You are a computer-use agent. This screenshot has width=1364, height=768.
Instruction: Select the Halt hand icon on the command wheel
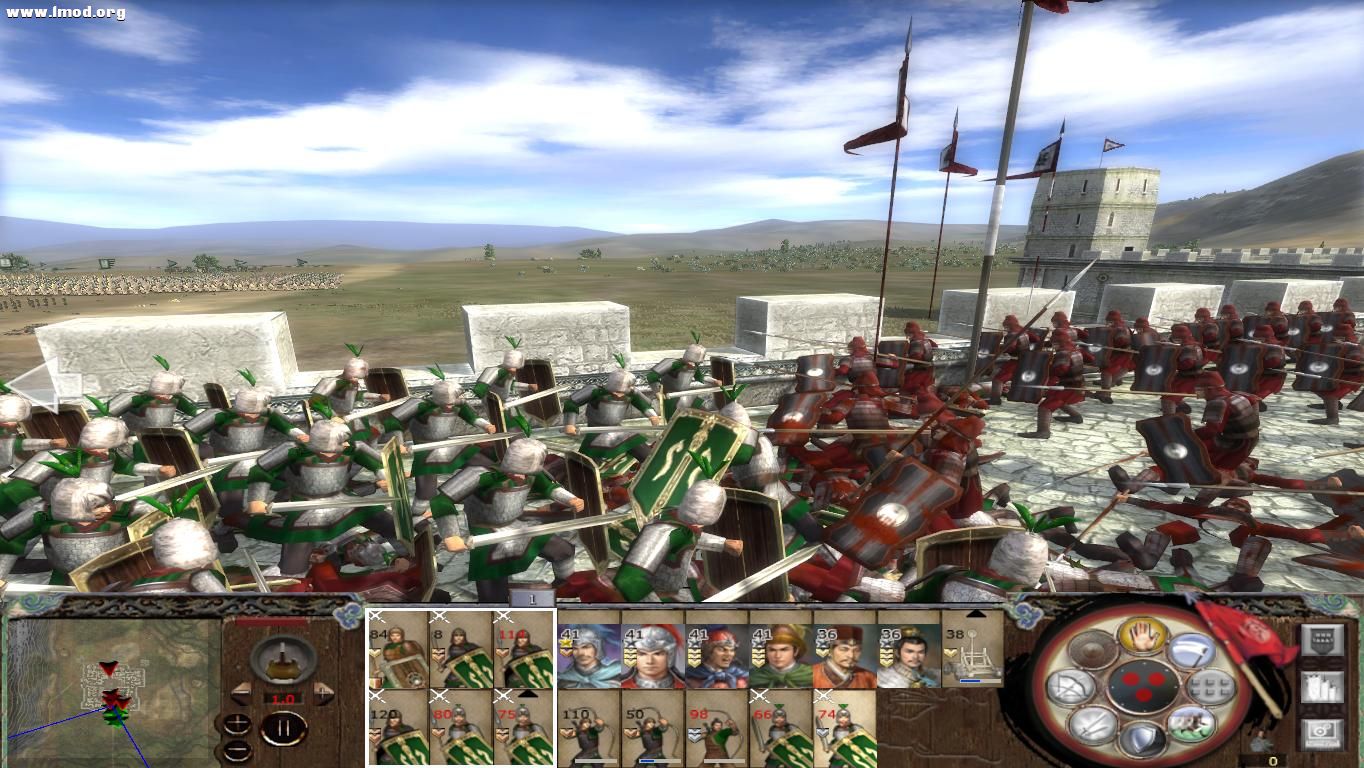click(1141, 638)
